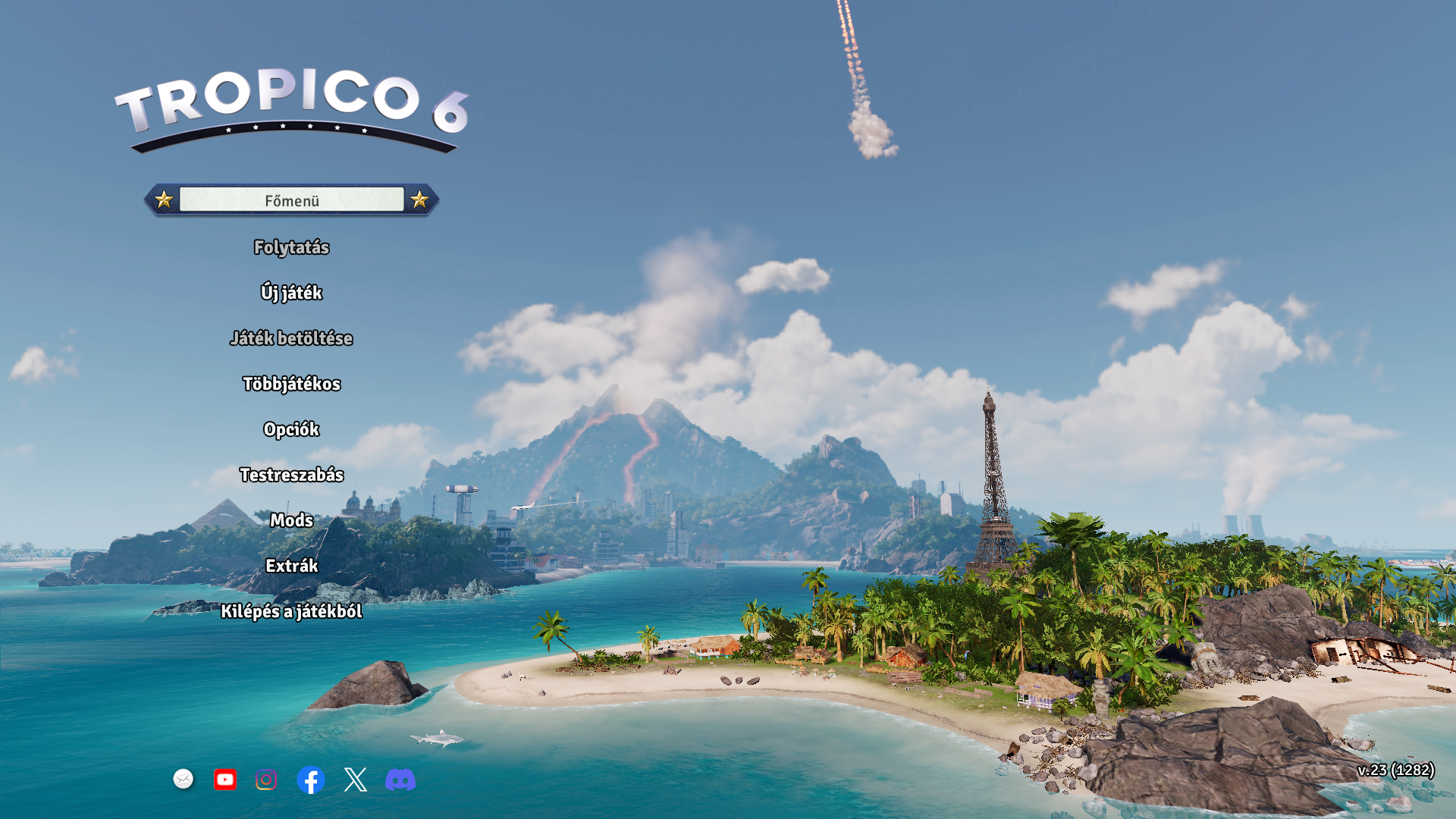The height and width of the screenshot is (819, 1456).
Task: Visit the Facebook page icon
Action: [x=311, y=780]
